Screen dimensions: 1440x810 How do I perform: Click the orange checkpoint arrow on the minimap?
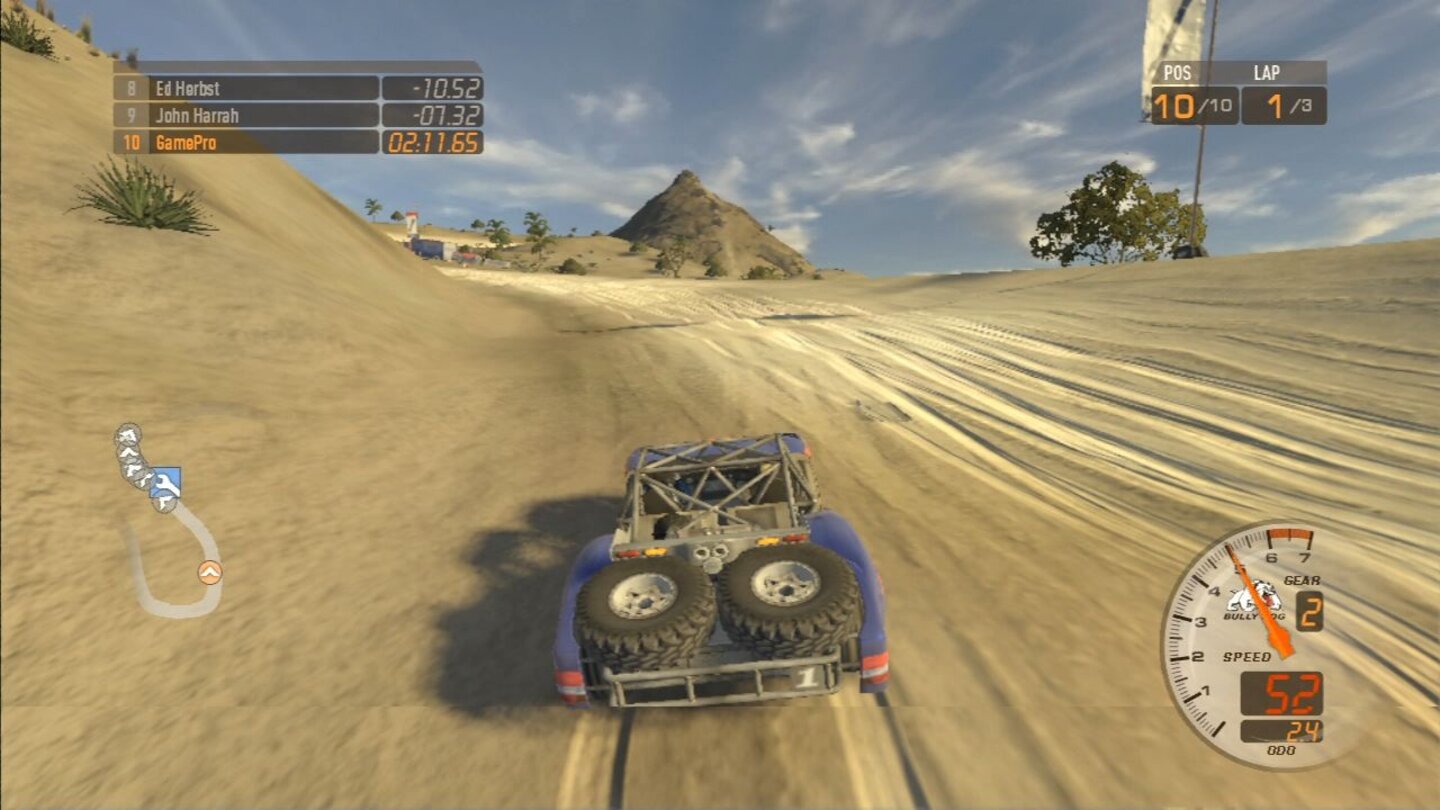tap(210, 571)
